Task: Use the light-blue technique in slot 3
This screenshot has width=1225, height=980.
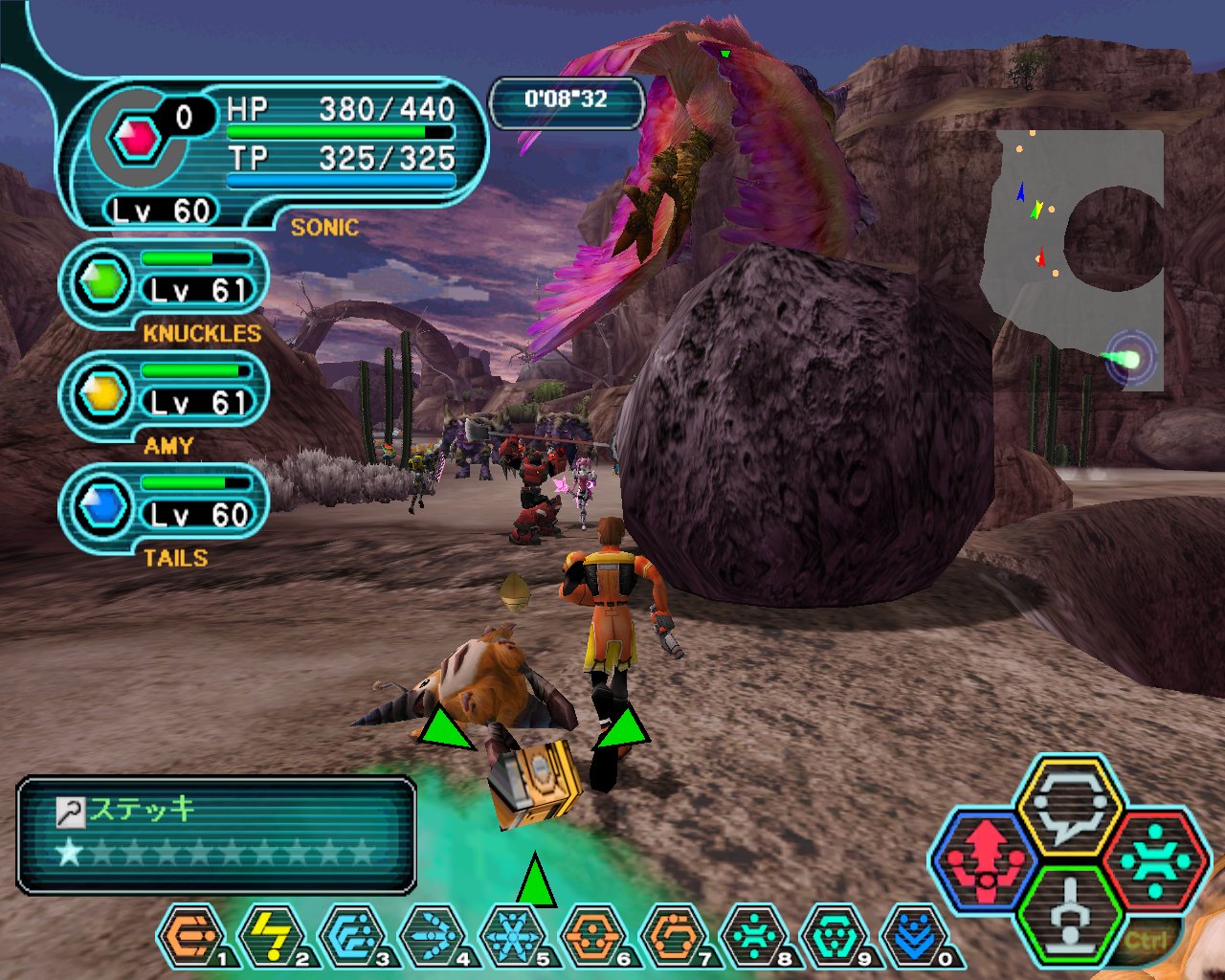Action: (352, 937)
